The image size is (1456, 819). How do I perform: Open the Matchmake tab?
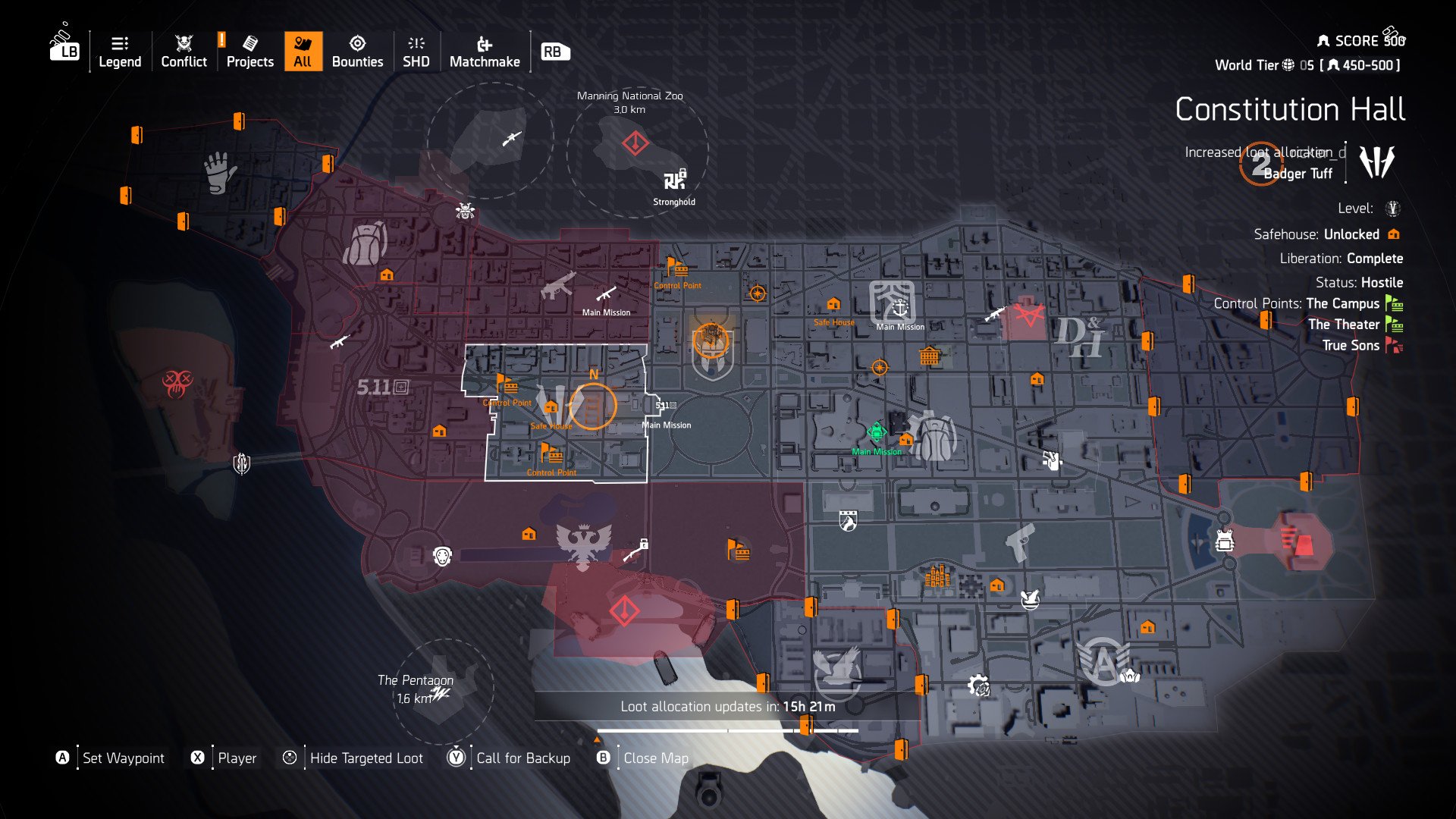[x=485, y=52]
